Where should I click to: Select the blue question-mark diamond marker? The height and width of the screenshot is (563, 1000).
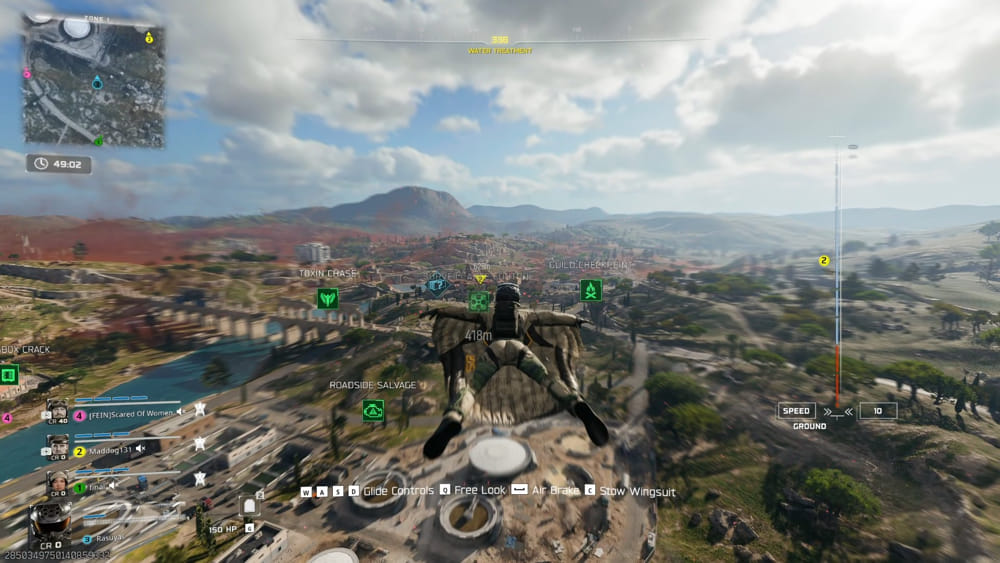click(x=436, y=284)
